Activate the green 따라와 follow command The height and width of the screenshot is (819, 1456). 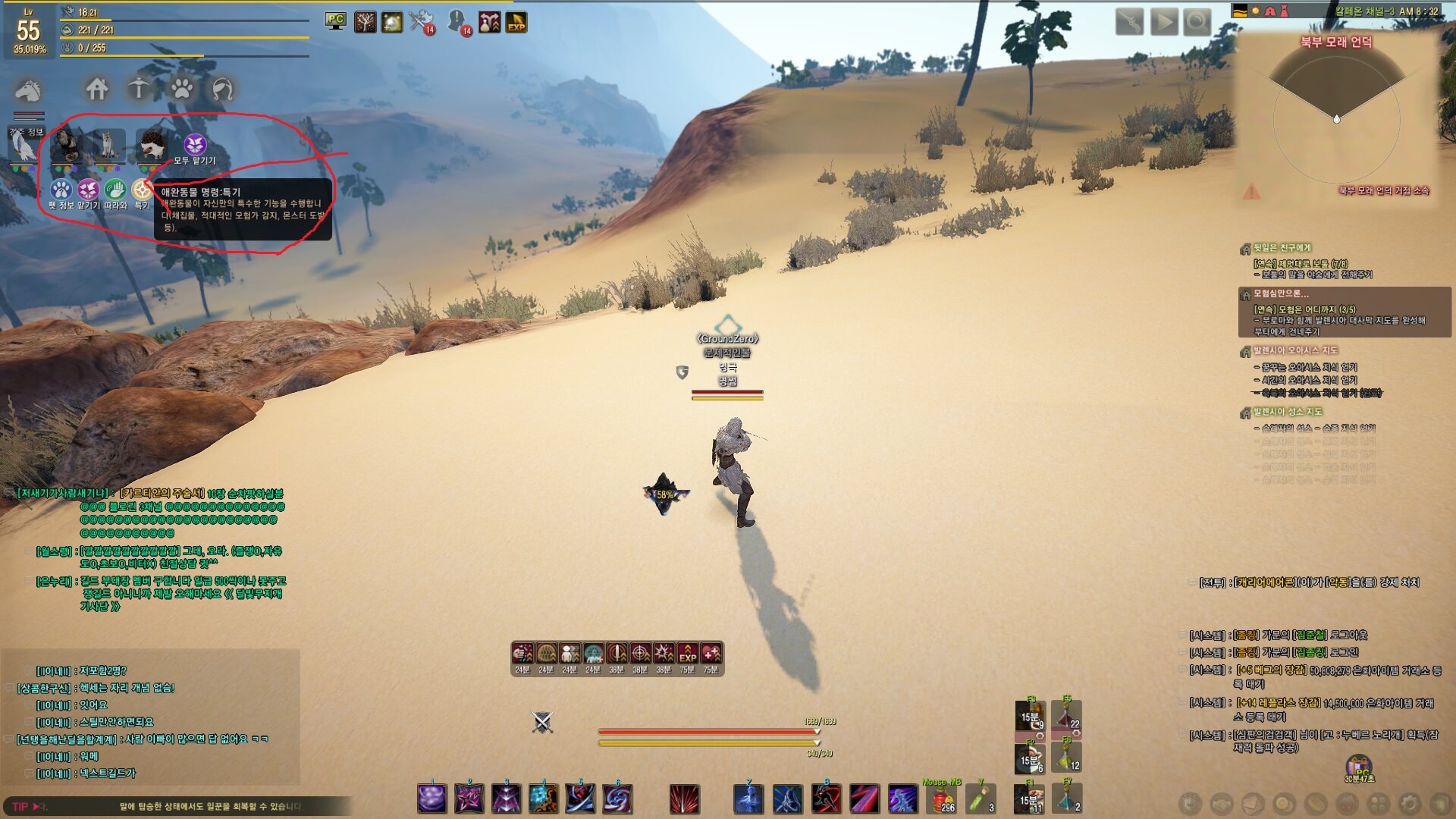115,190
